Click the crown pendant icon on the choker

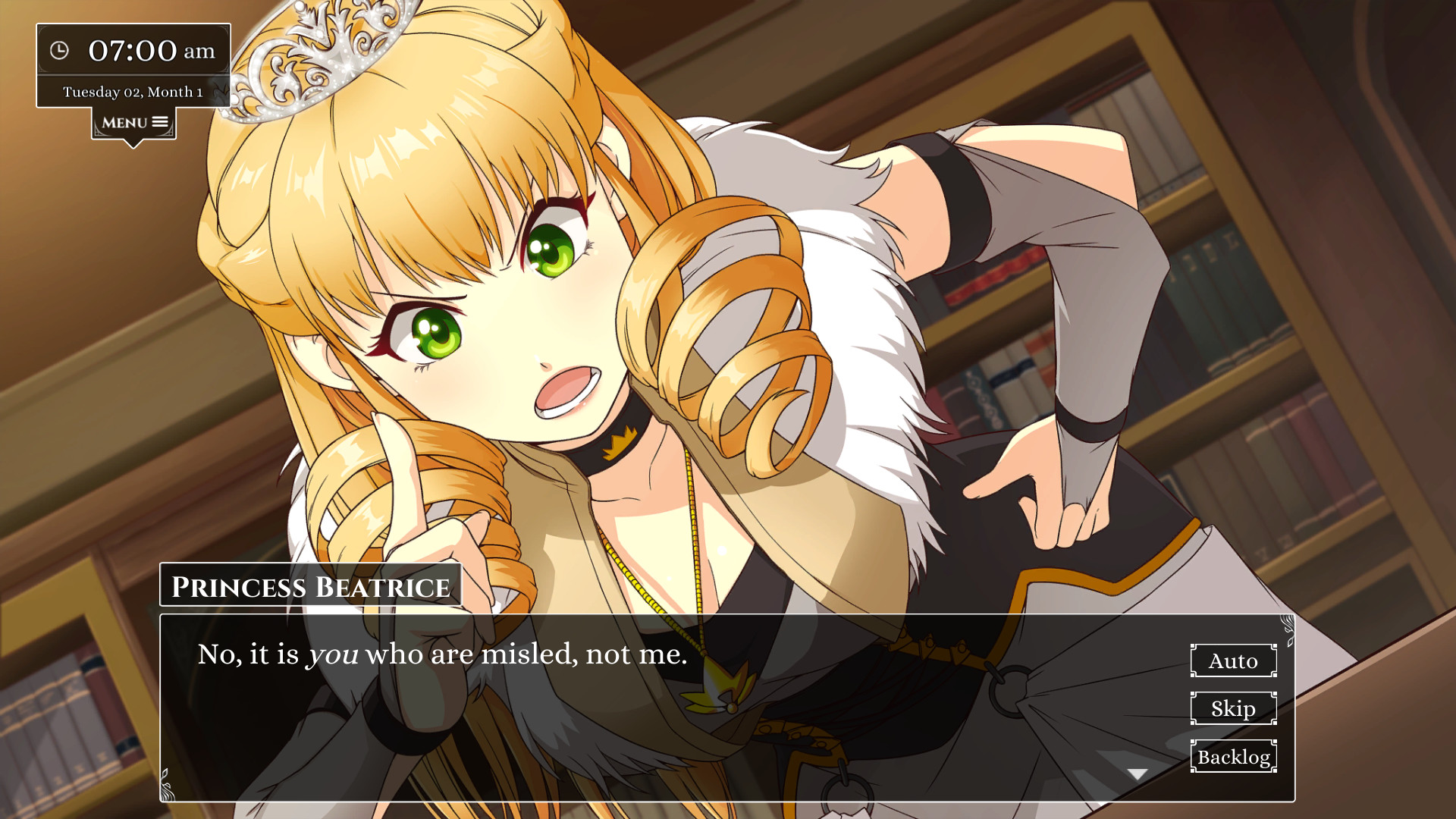(x=621, y=441)
